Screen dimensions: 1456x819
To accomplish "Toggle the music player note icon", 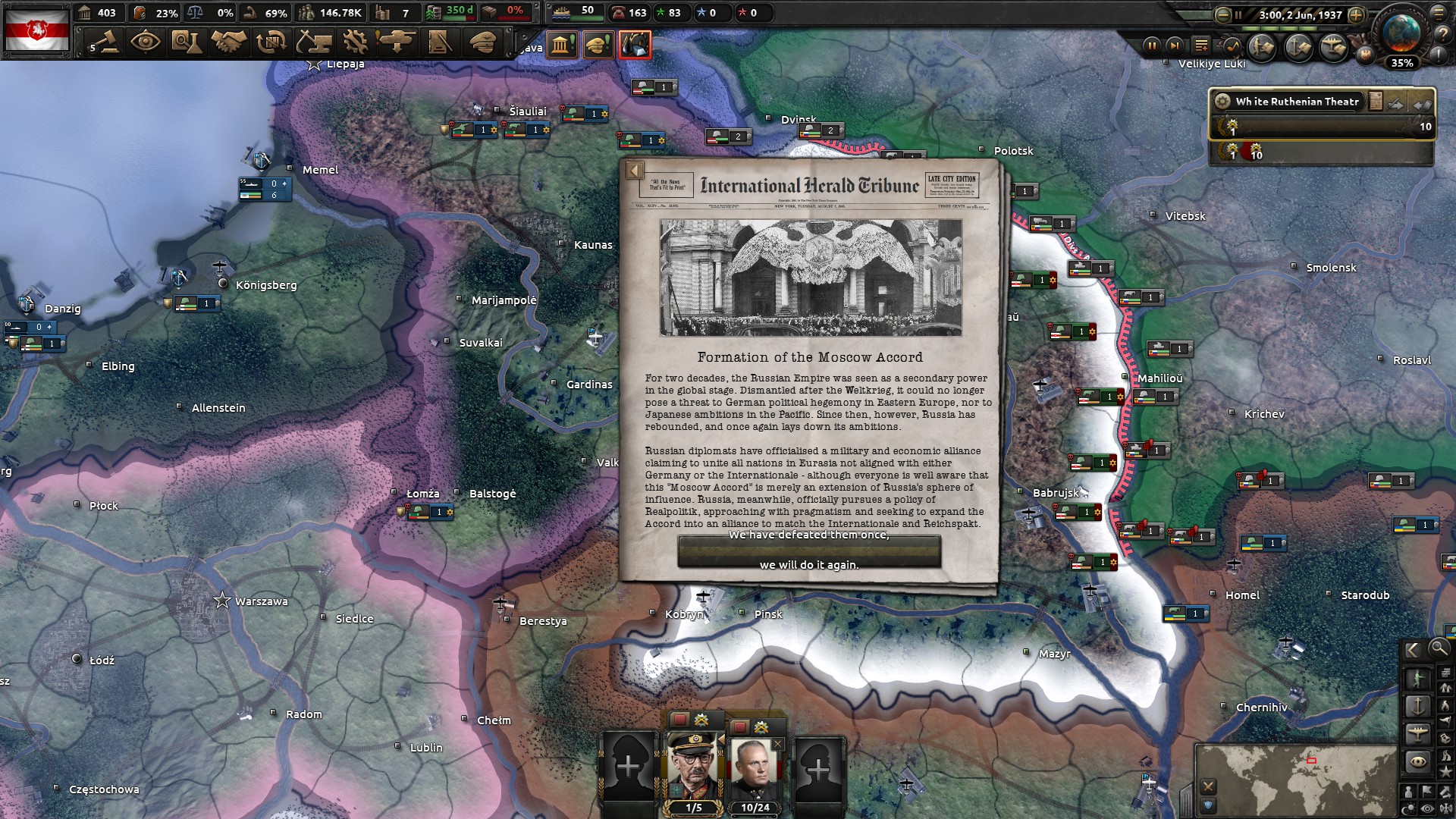I will coord(1232,46).
